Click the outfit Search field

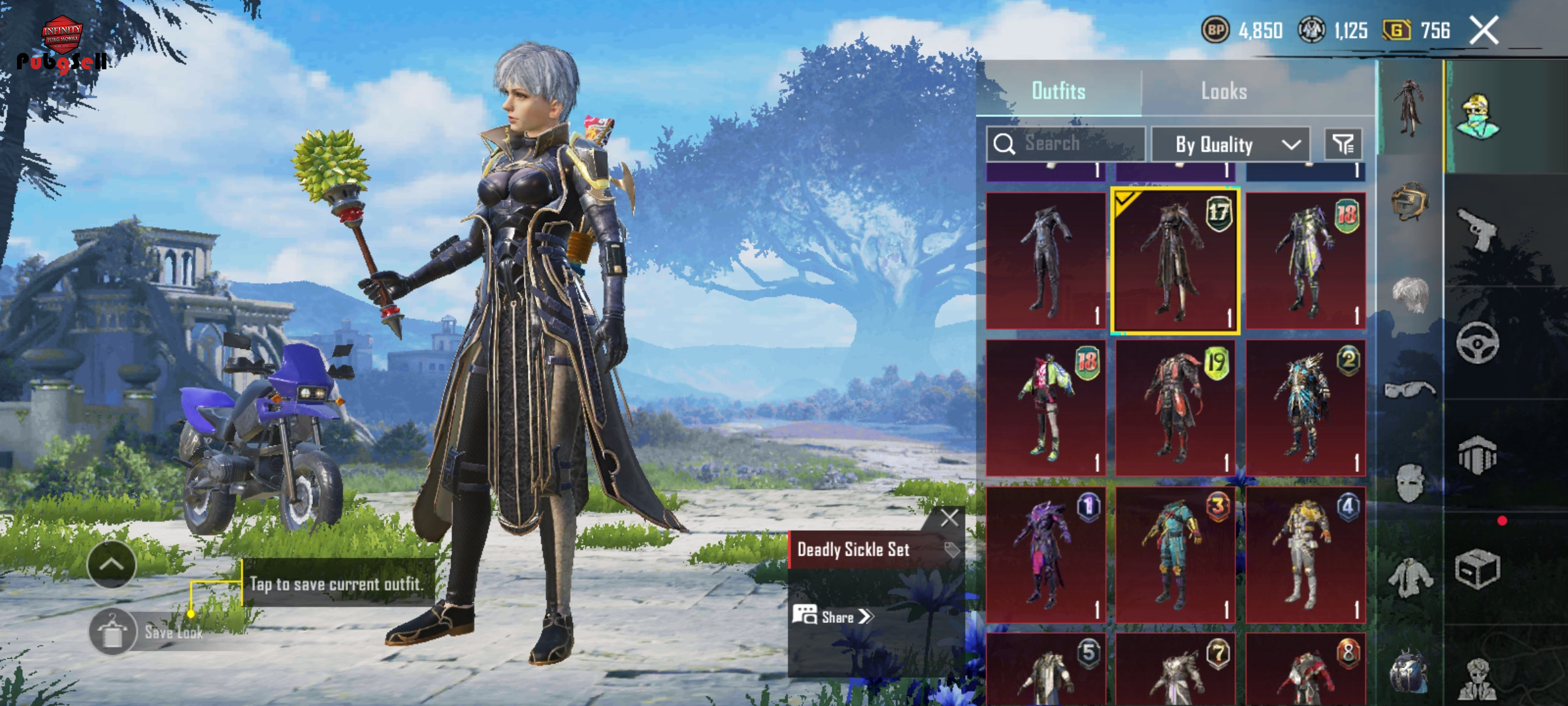pyautogui.click(x=1066, y=144)
